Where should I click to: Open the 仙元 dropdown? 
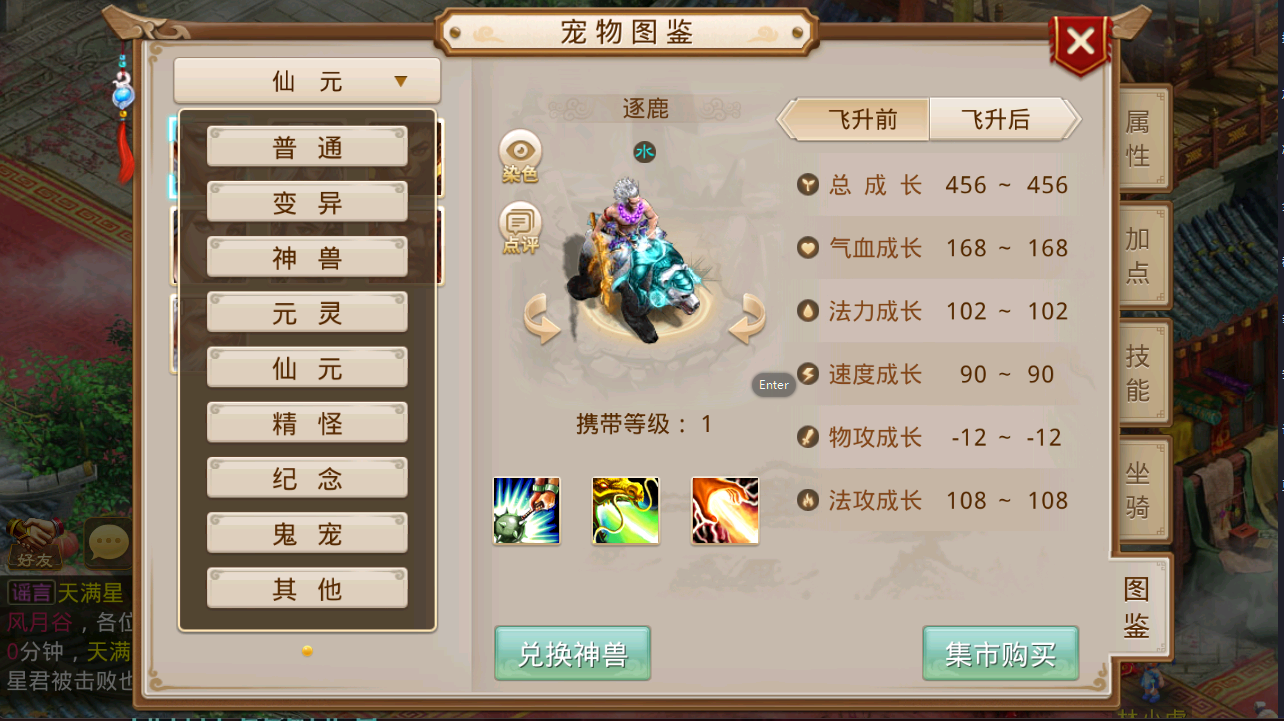tap(306, 80)
